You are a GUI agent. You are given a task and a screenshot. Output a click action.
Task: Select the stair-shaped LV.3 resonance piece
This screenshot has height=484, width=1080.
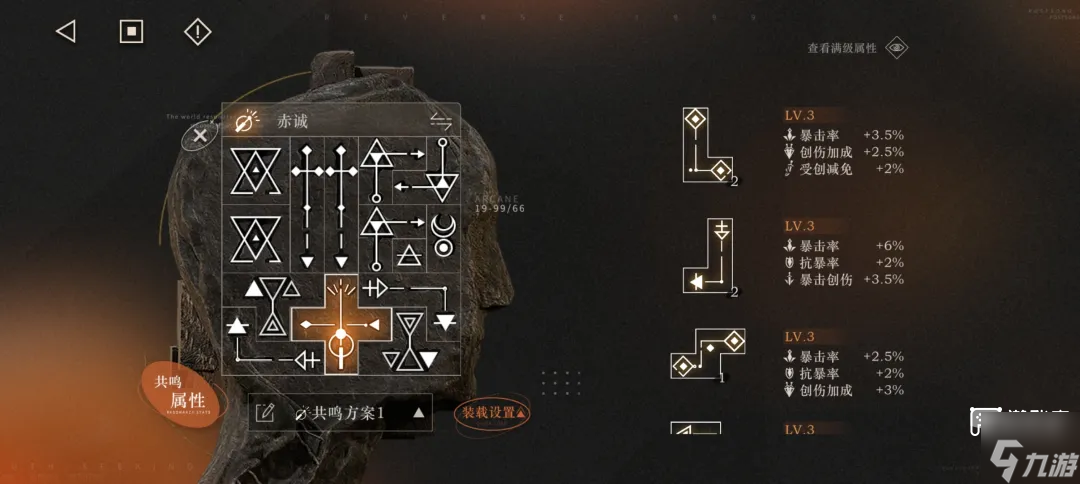click(x=708, y=355)
